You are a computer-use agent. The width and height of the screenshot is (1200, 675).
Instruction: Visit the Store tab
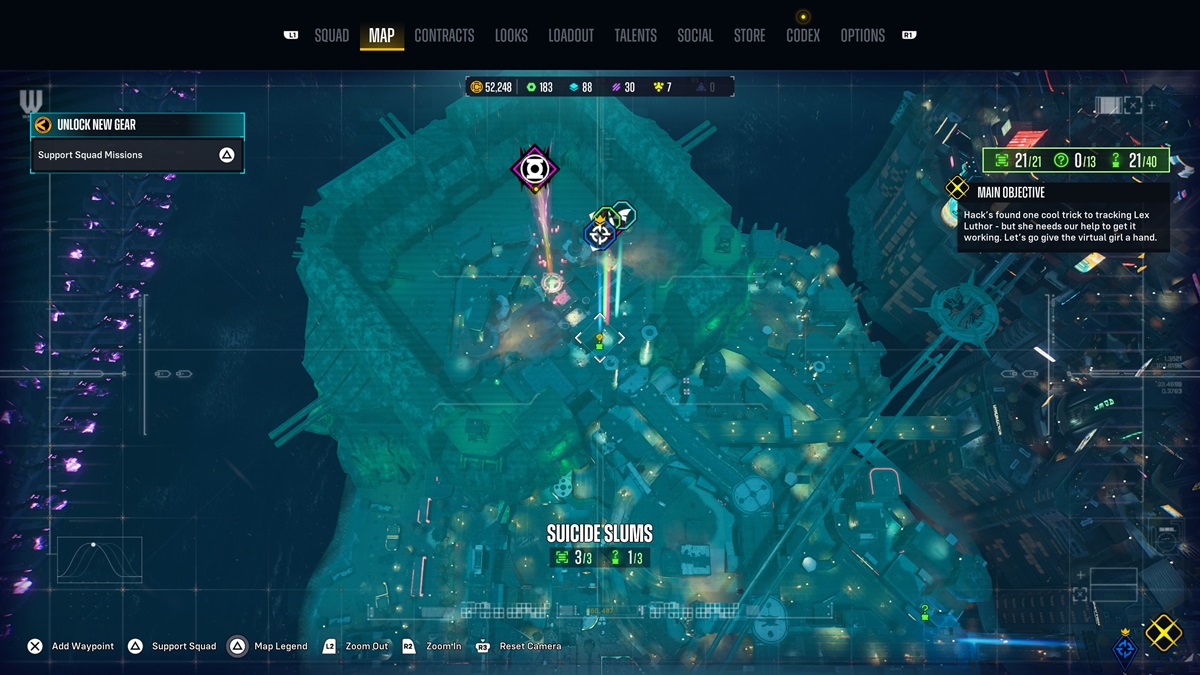(749, 36)
